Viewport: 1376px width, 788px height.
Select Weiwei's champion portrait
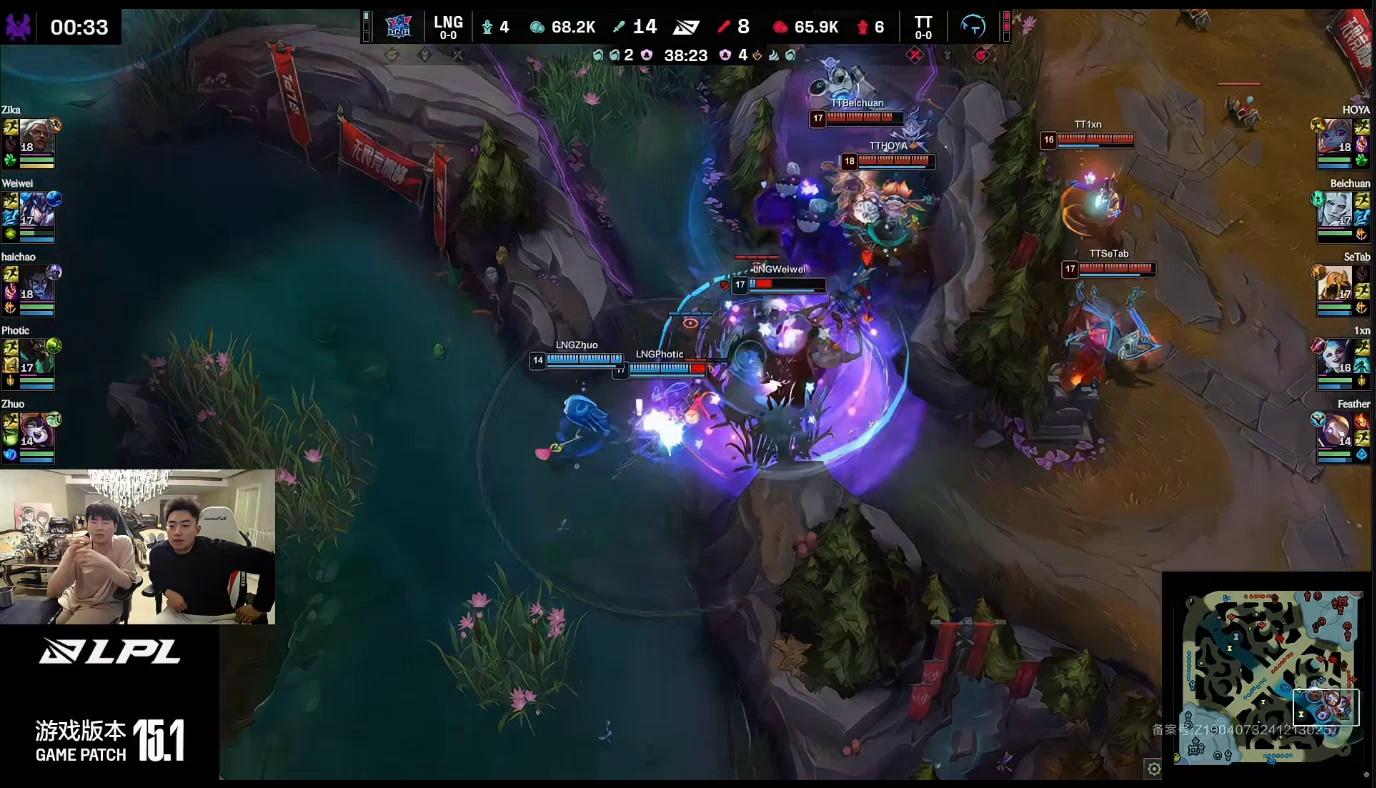click(36, 209)
